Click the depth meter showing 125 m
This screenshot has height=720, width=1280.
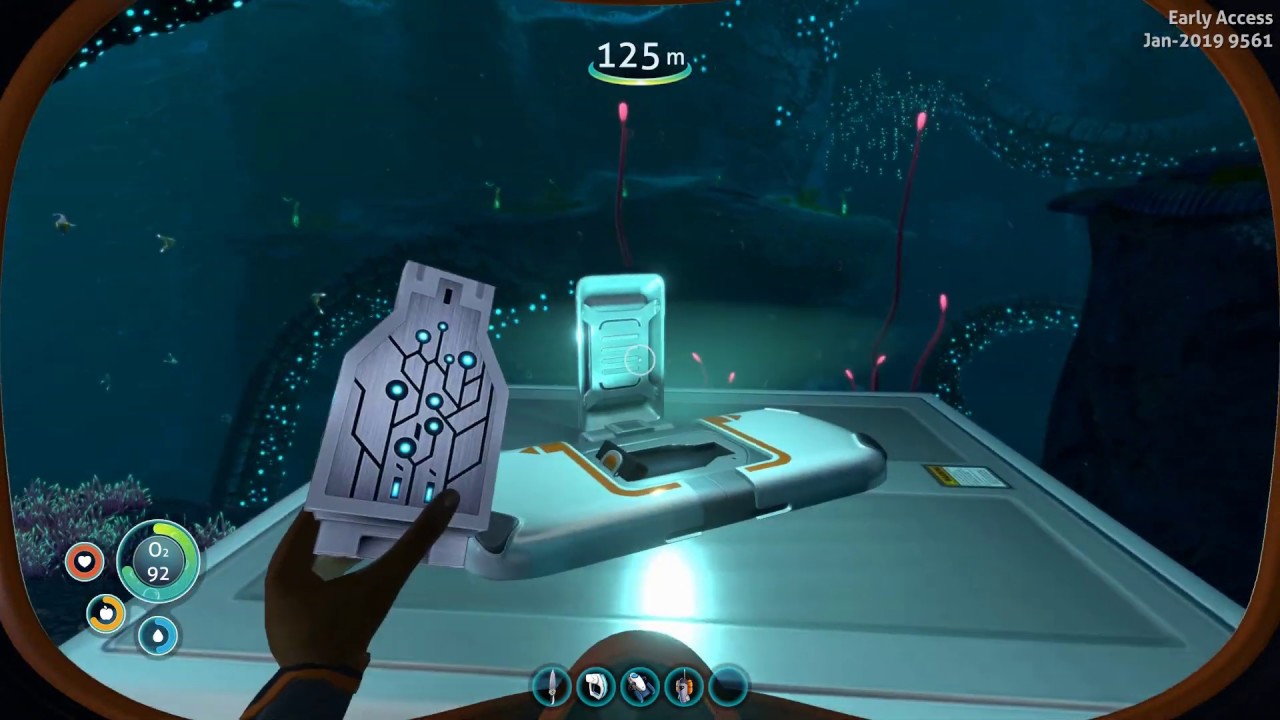pos(639,57)
